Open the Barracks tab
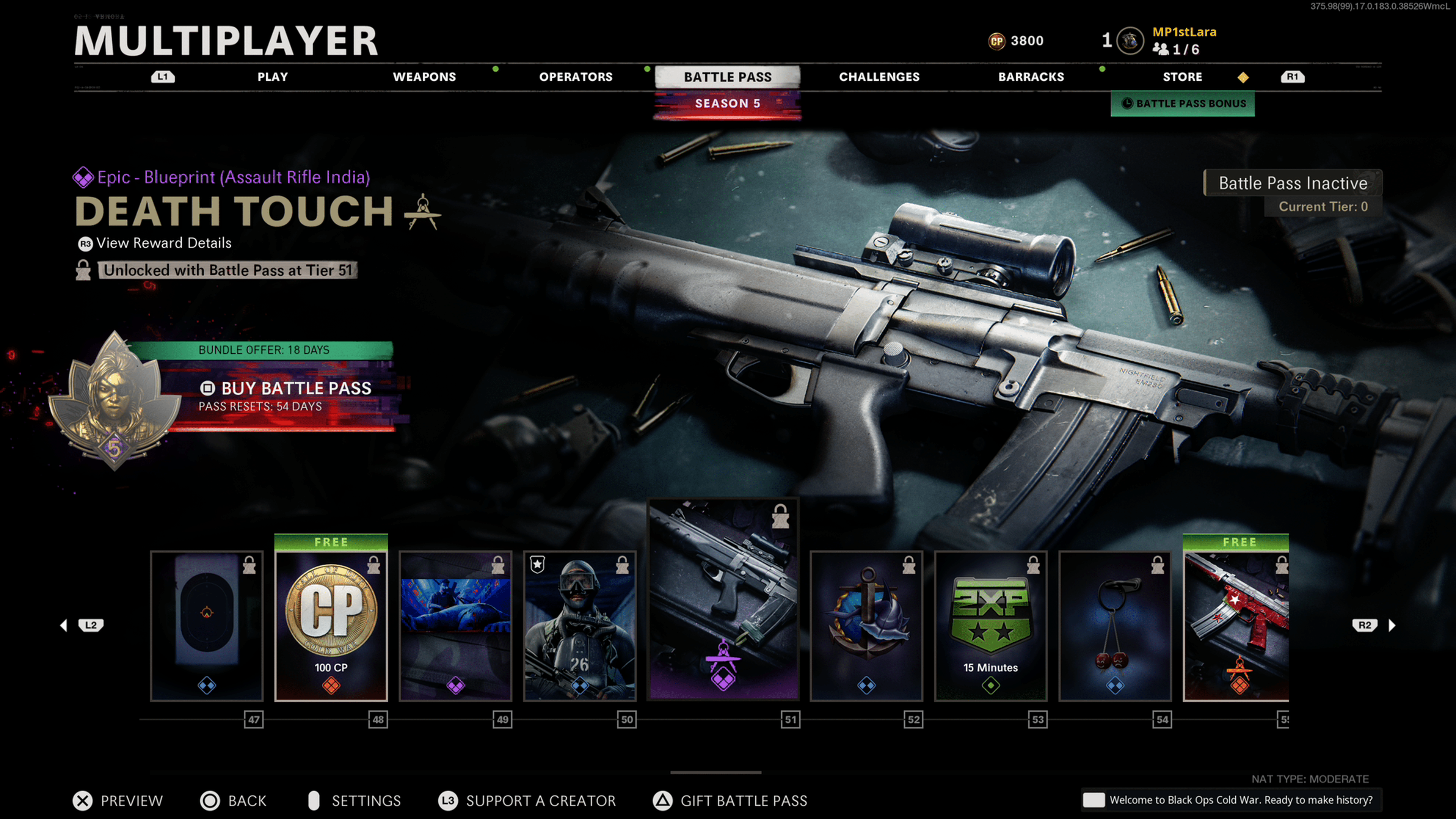This screenshot has width=1456, height=819. tap(1031, 77)
